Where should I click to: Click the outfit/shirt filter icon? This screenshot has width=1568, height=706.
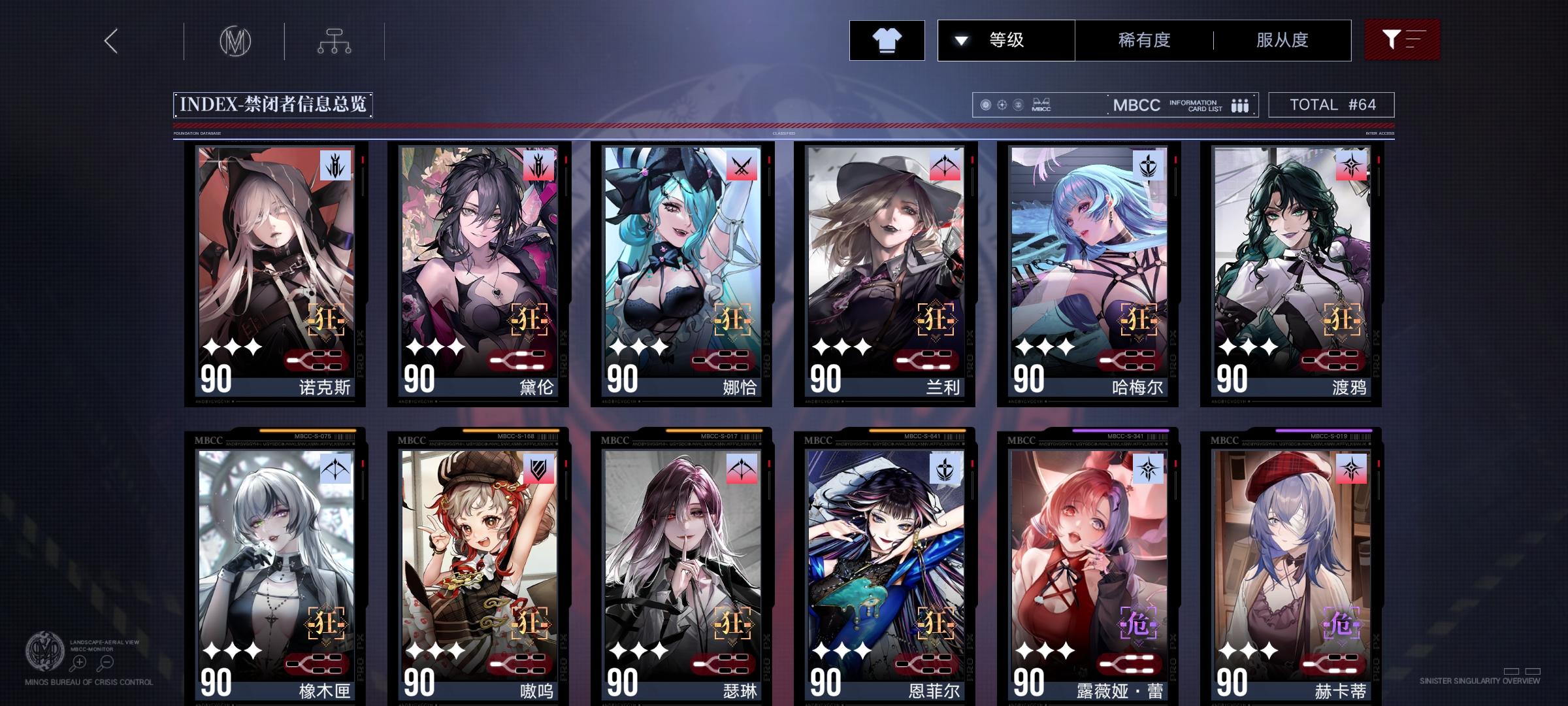pos(887,40)
